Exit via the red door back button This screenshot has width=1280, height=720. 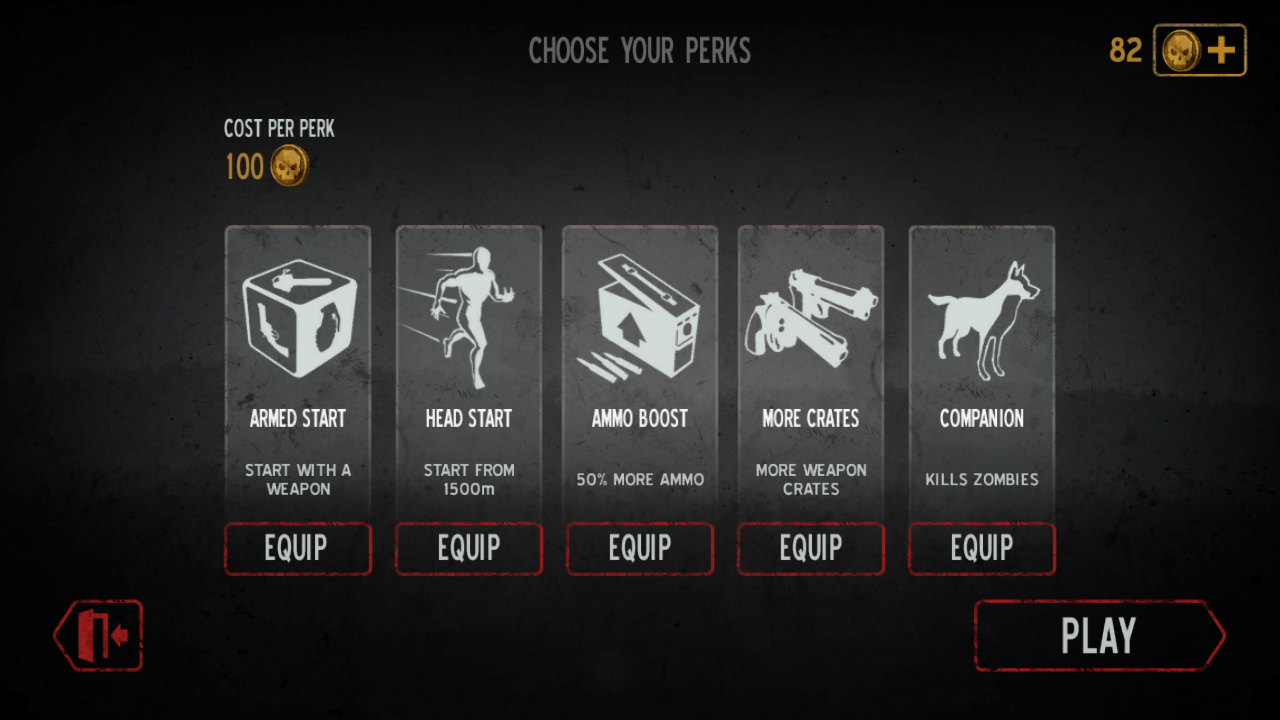pos(99,635)
